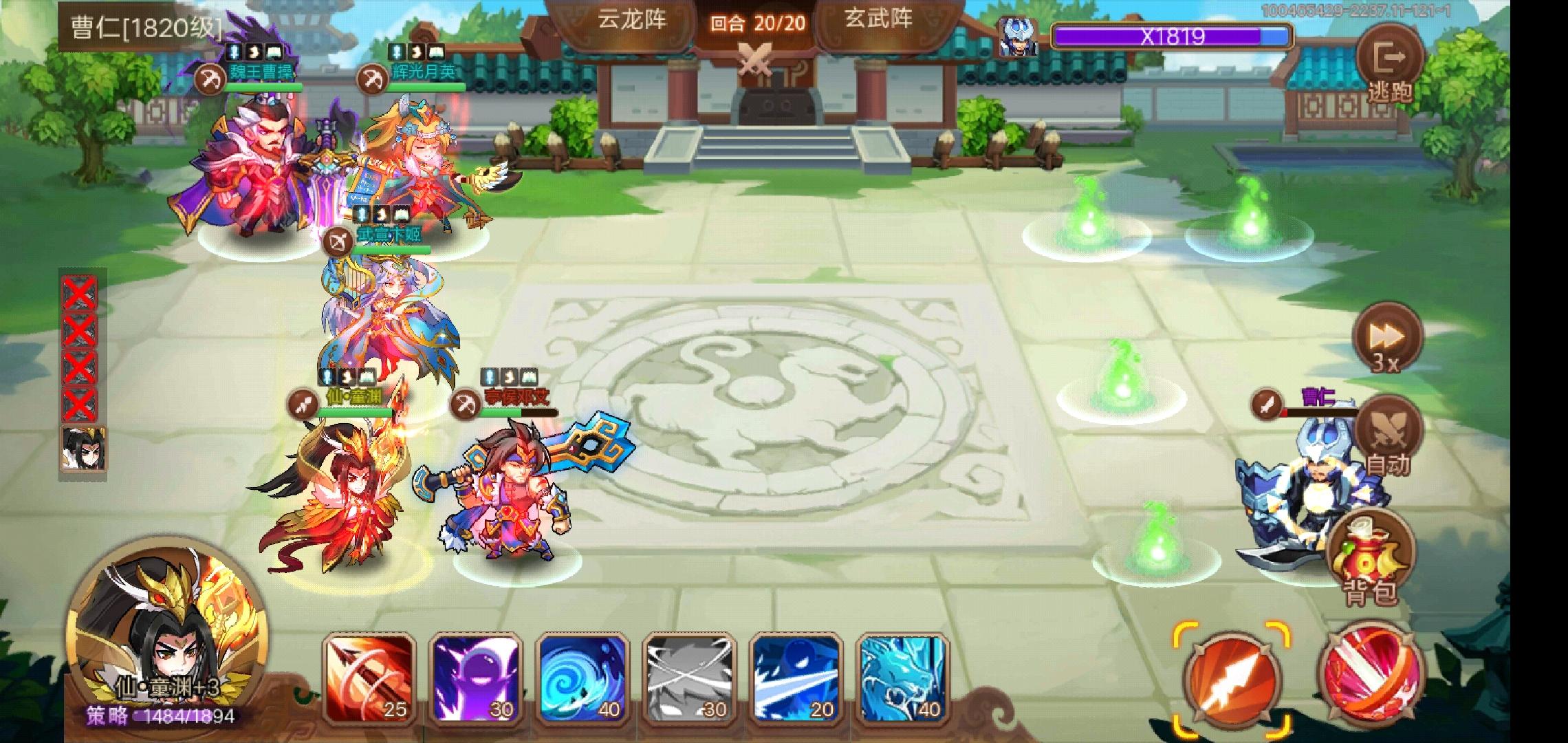Click the book buff icon above 辉光月英
1568x743 pixels.
click(x=436, y=52)
